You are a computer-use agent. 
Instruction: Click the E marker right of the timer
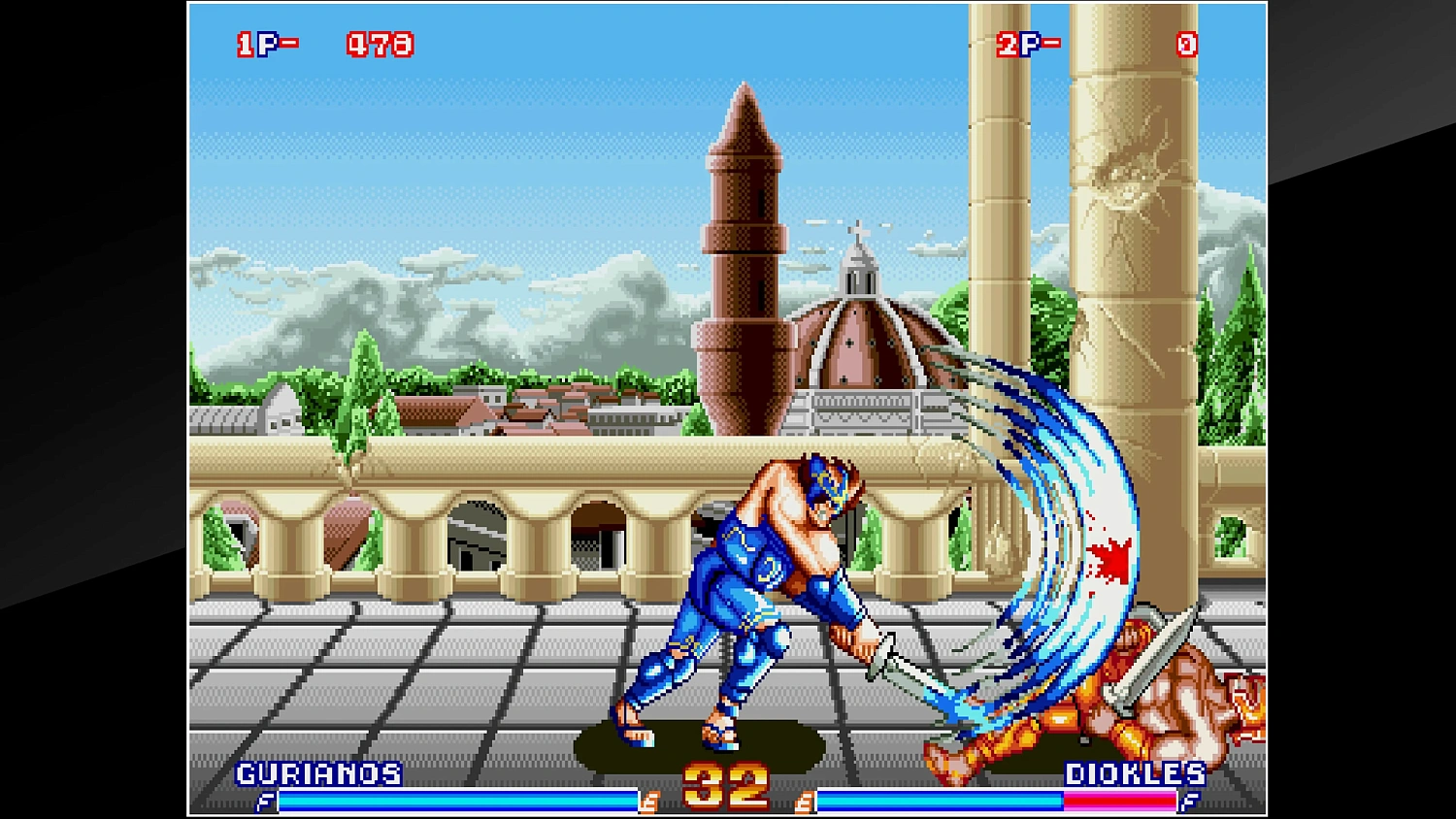pyautogui.click(x=805, y=803)
